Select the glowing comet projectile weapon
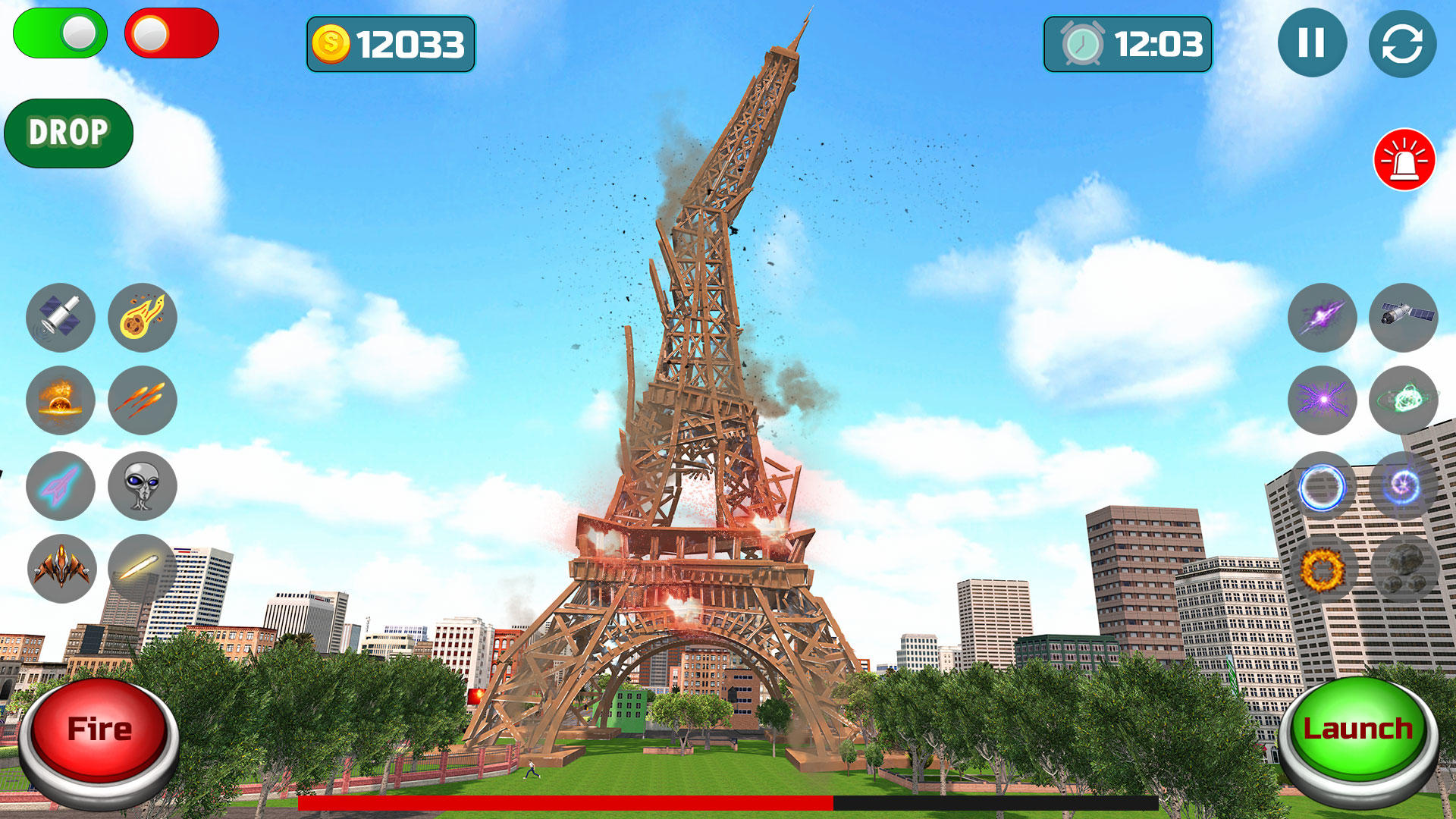This screenshot has height=819, width=1456. (x=143, y=570)
